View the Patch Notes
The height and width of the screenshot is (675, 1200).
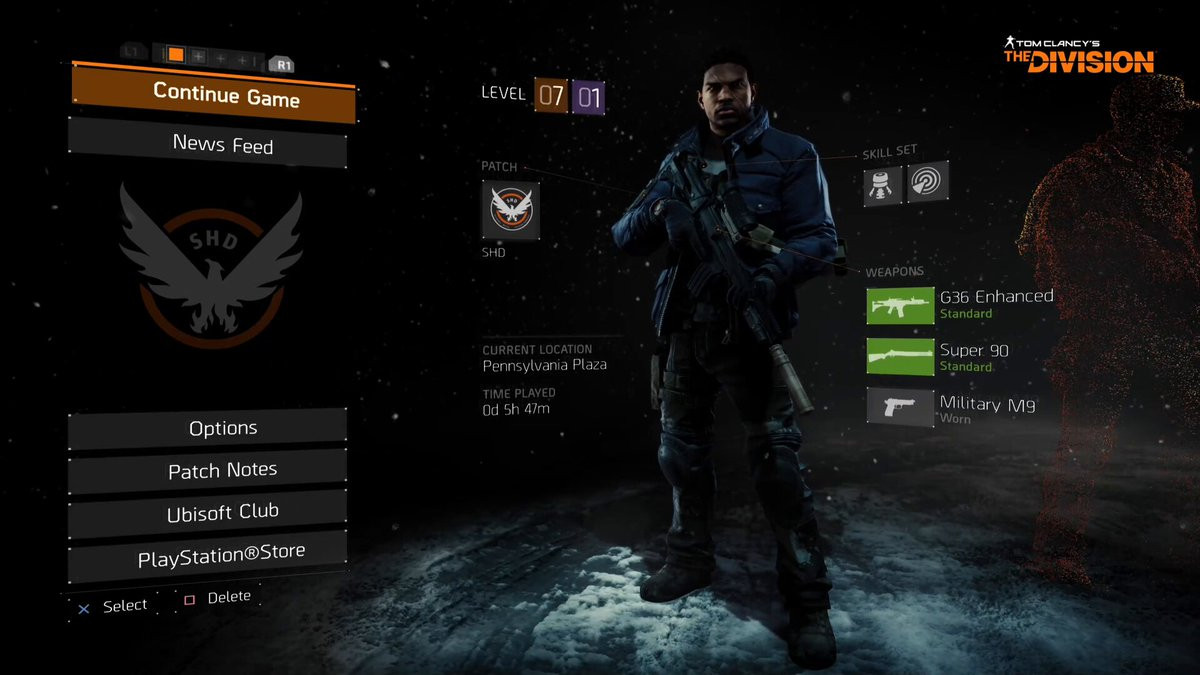point(208,470)
